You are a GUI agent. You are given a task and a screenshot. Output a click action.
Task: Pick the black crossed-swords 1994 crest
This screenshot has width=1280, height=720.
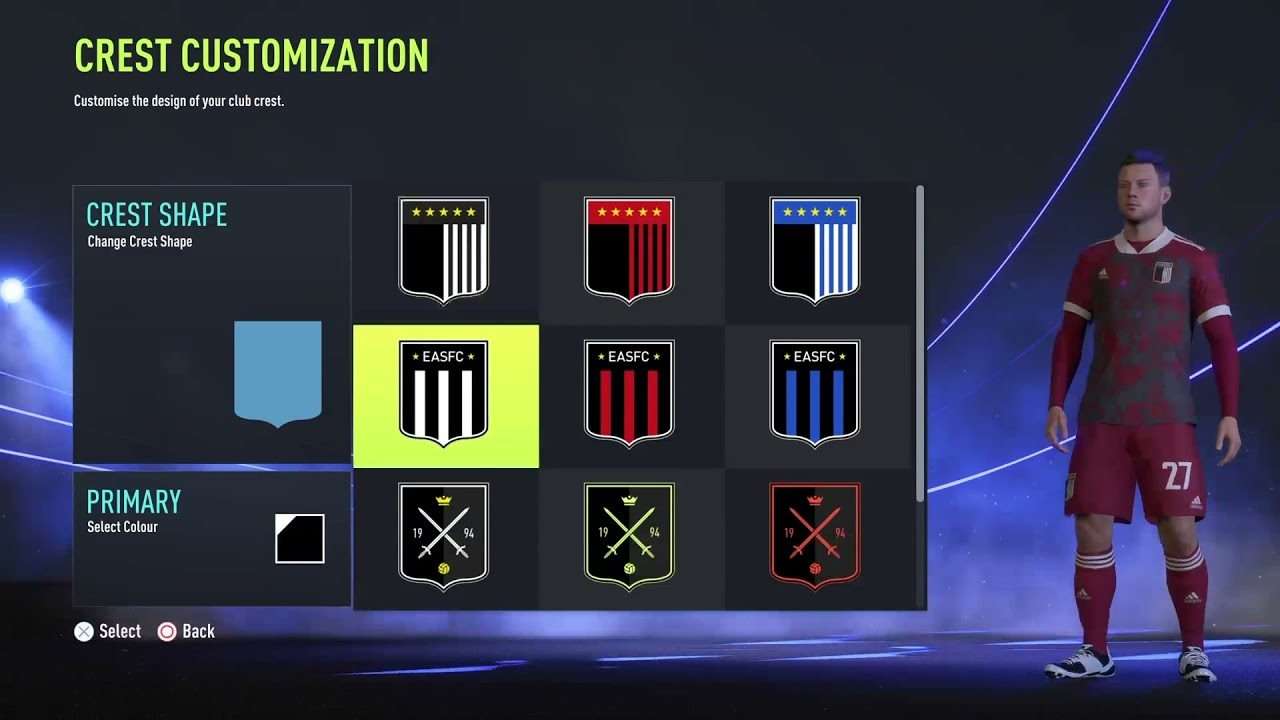445,540
